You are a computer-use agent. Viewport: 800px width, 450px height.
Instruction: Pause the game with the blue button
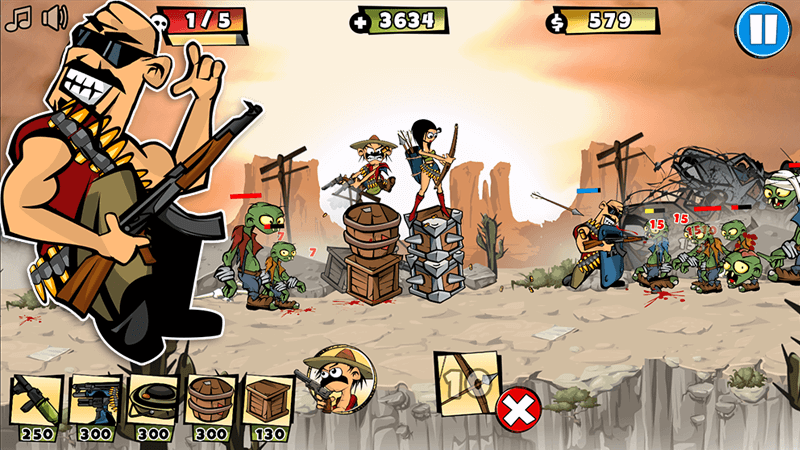(762, 30)
